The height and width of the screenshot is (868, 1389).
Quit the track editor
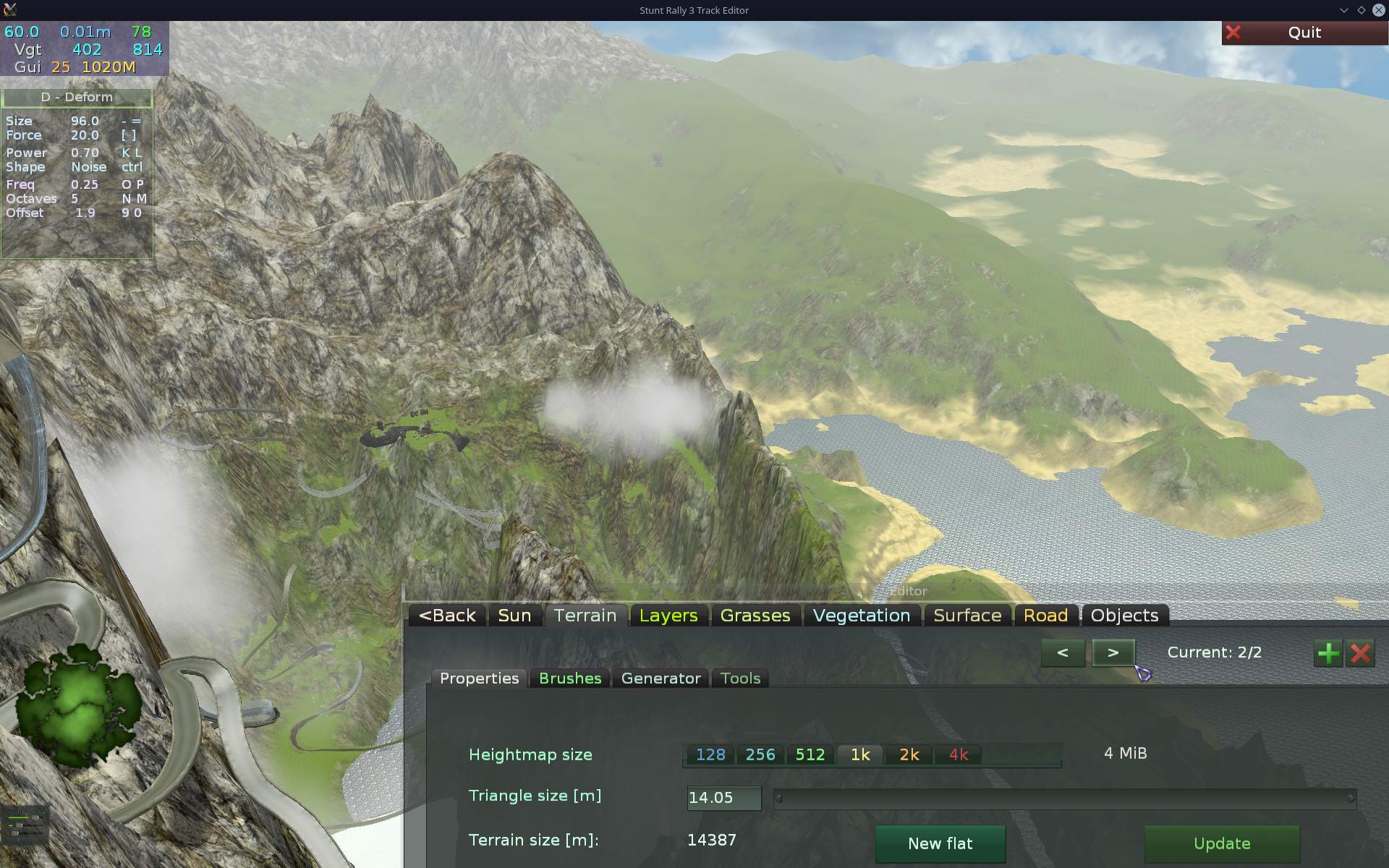pos(1304,33)
